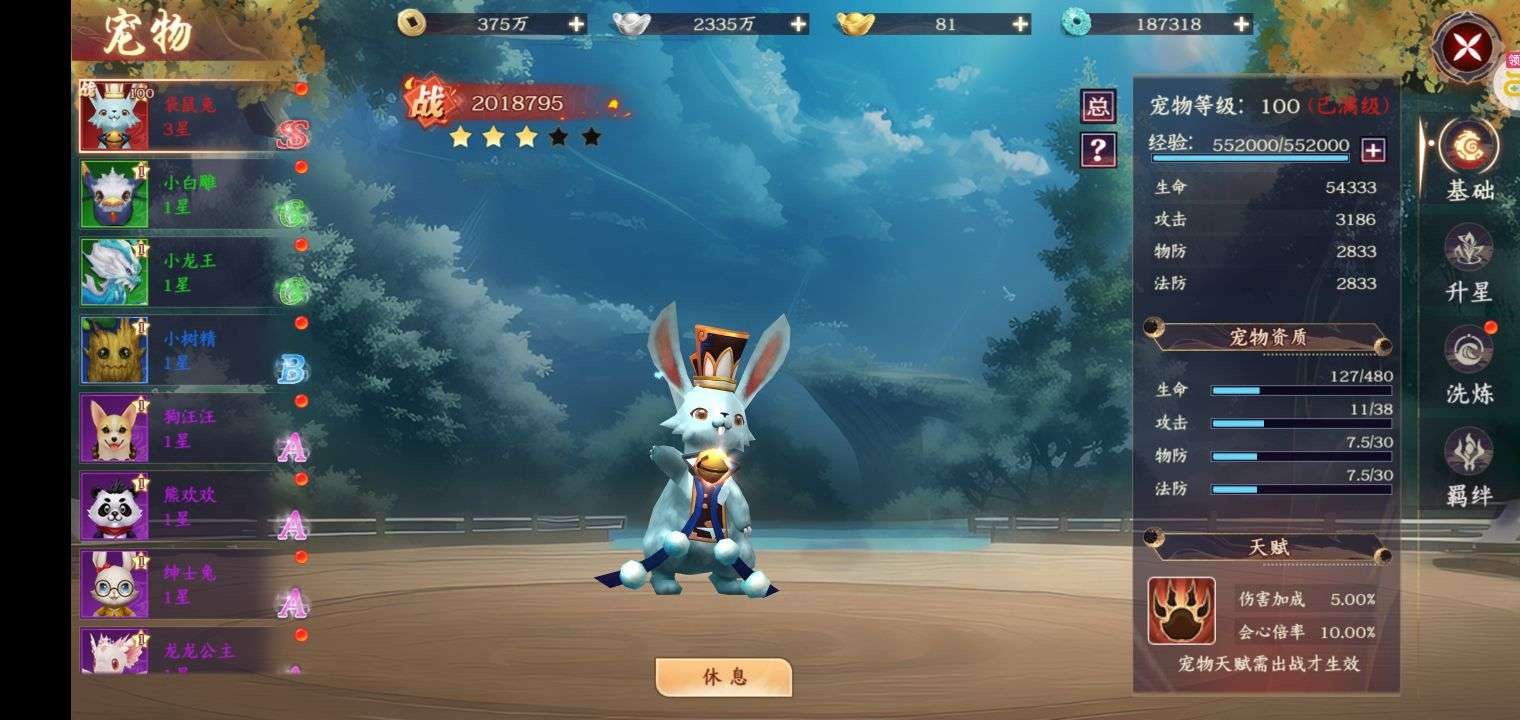Add gold ingots with the plus button
This screenshot has height=720, width=1520.
coord(1020,24)
